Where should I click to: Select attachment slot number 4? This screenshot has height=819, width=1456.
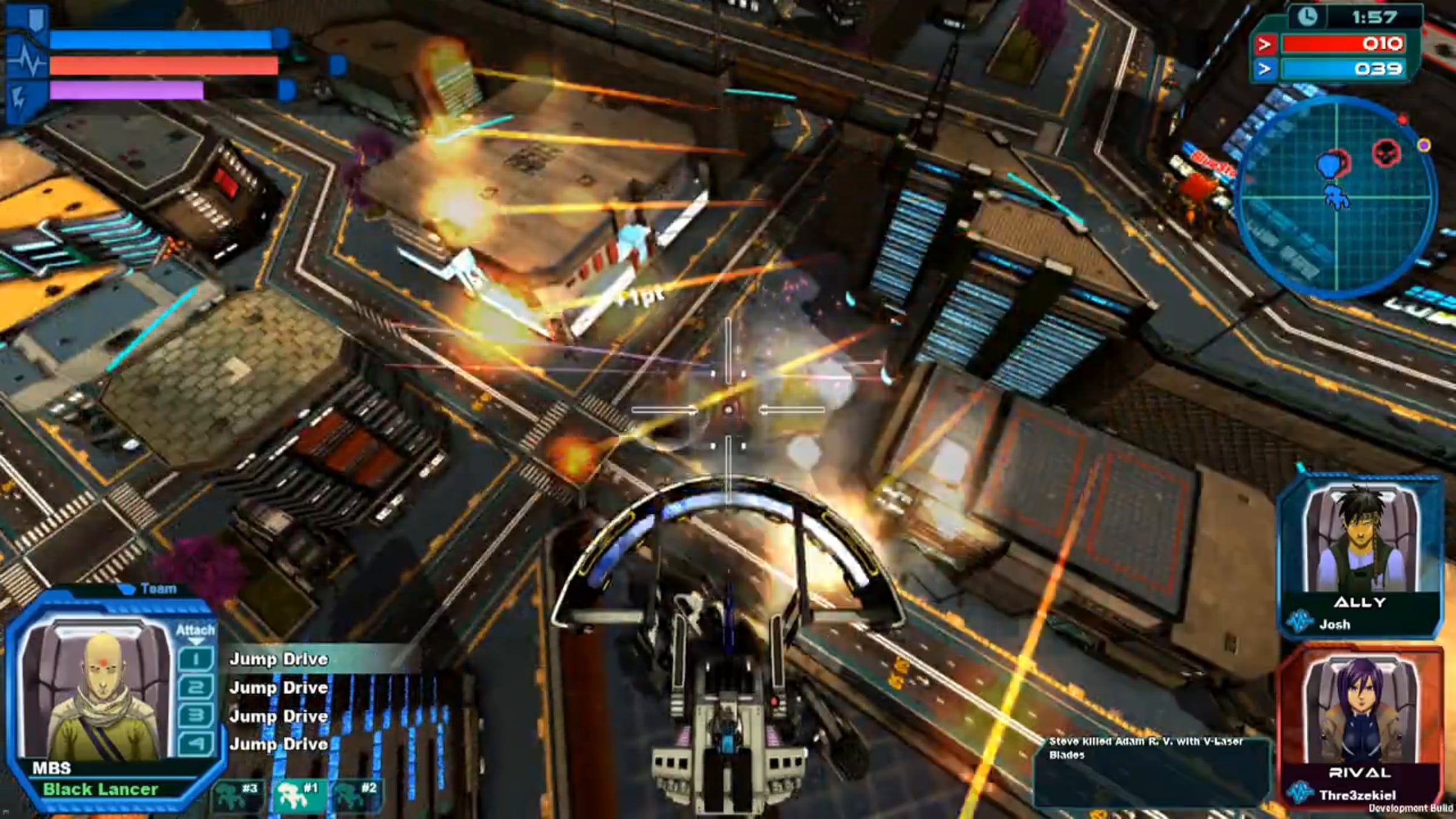(x=195, y=744)
